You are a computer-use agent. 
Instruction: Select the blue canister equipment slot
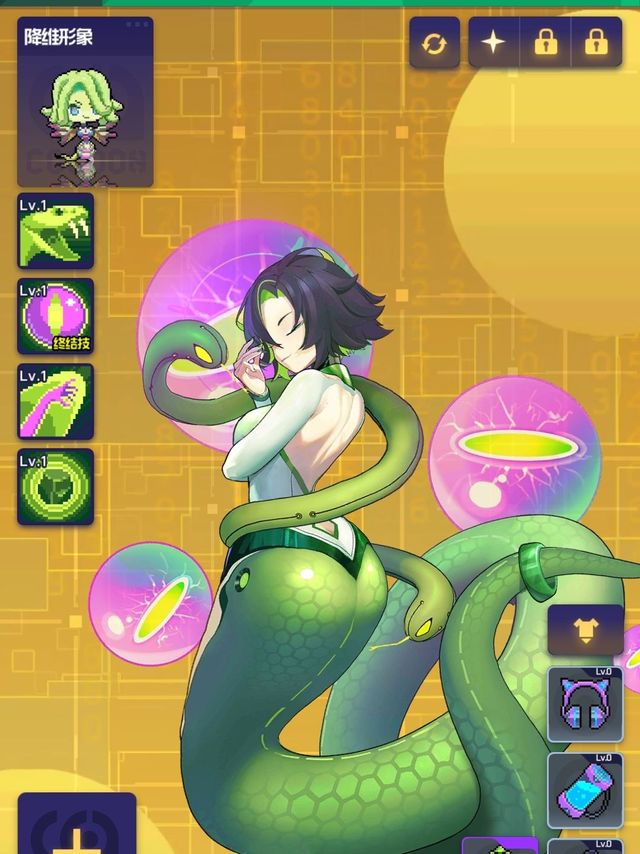(x=585, y=790)
